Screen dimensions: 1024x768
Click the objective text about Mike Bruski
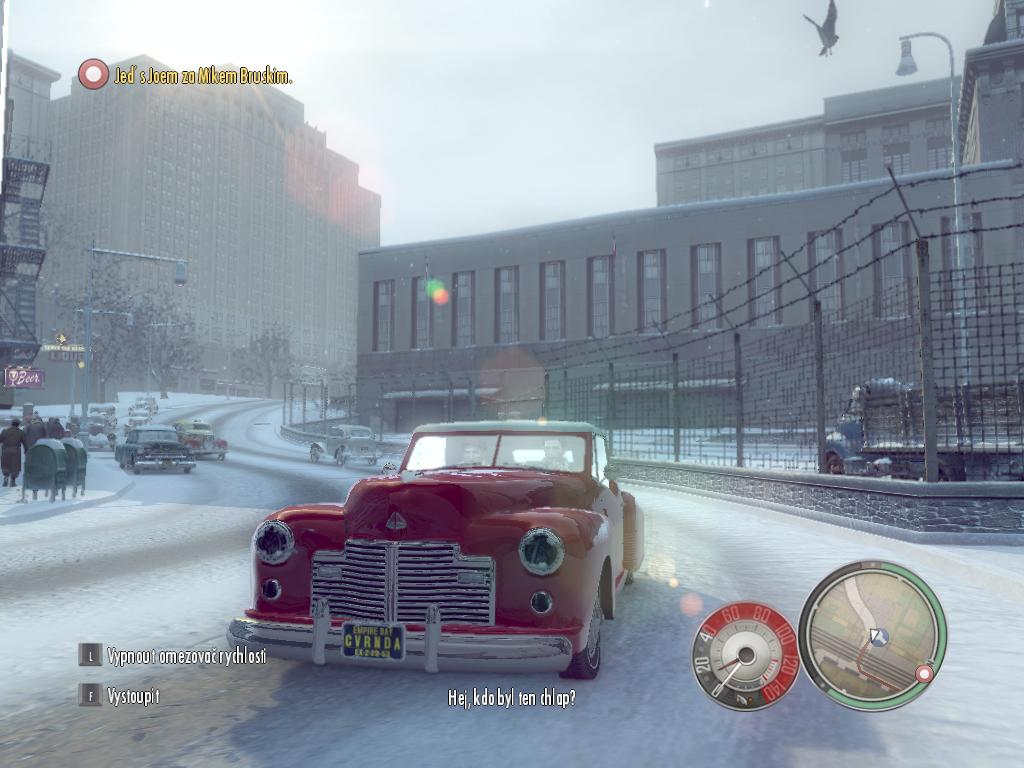(202, 76)
